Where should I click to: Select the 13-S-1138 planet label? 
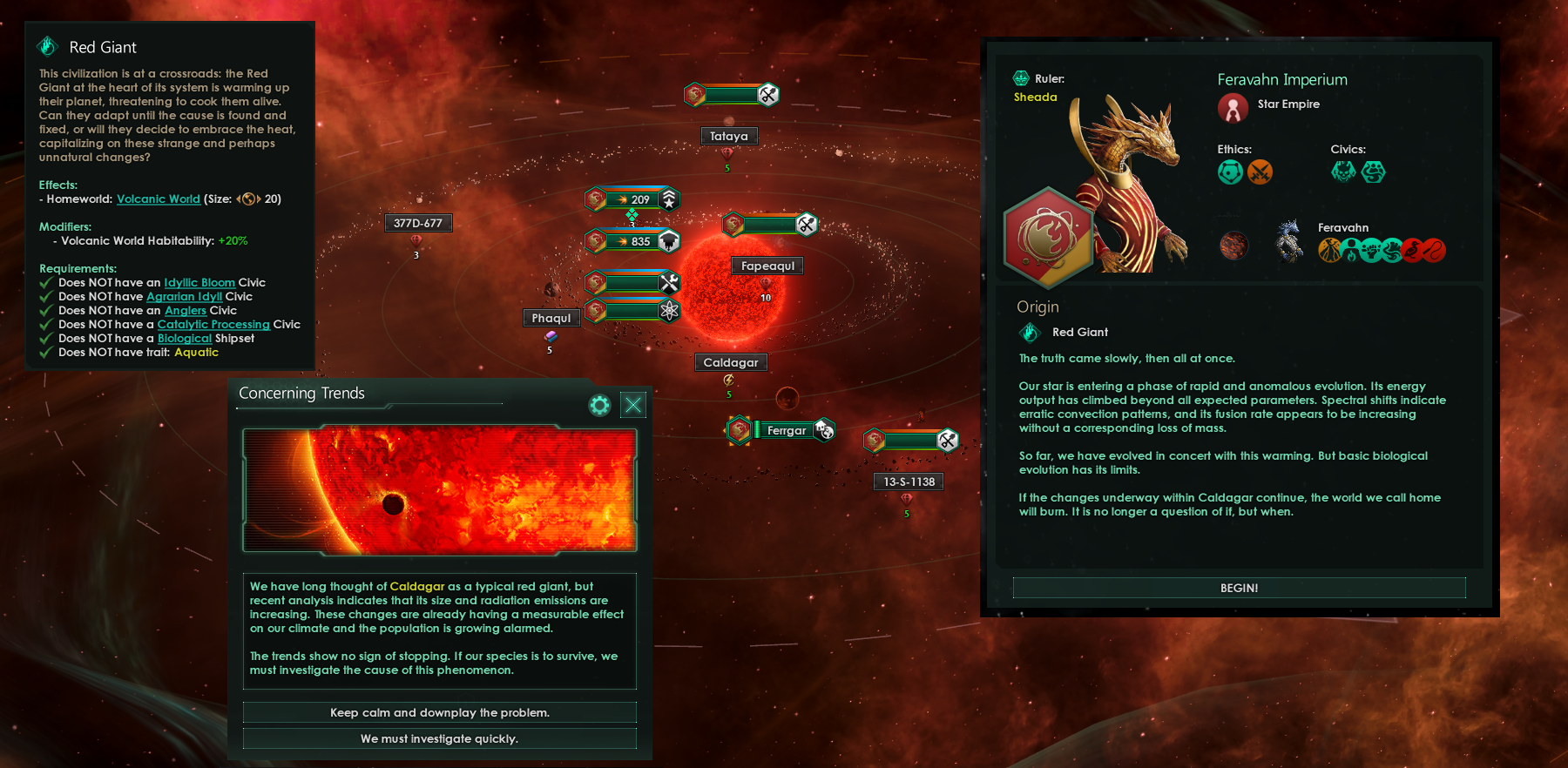pyautogui.click(x=909, y=482)
